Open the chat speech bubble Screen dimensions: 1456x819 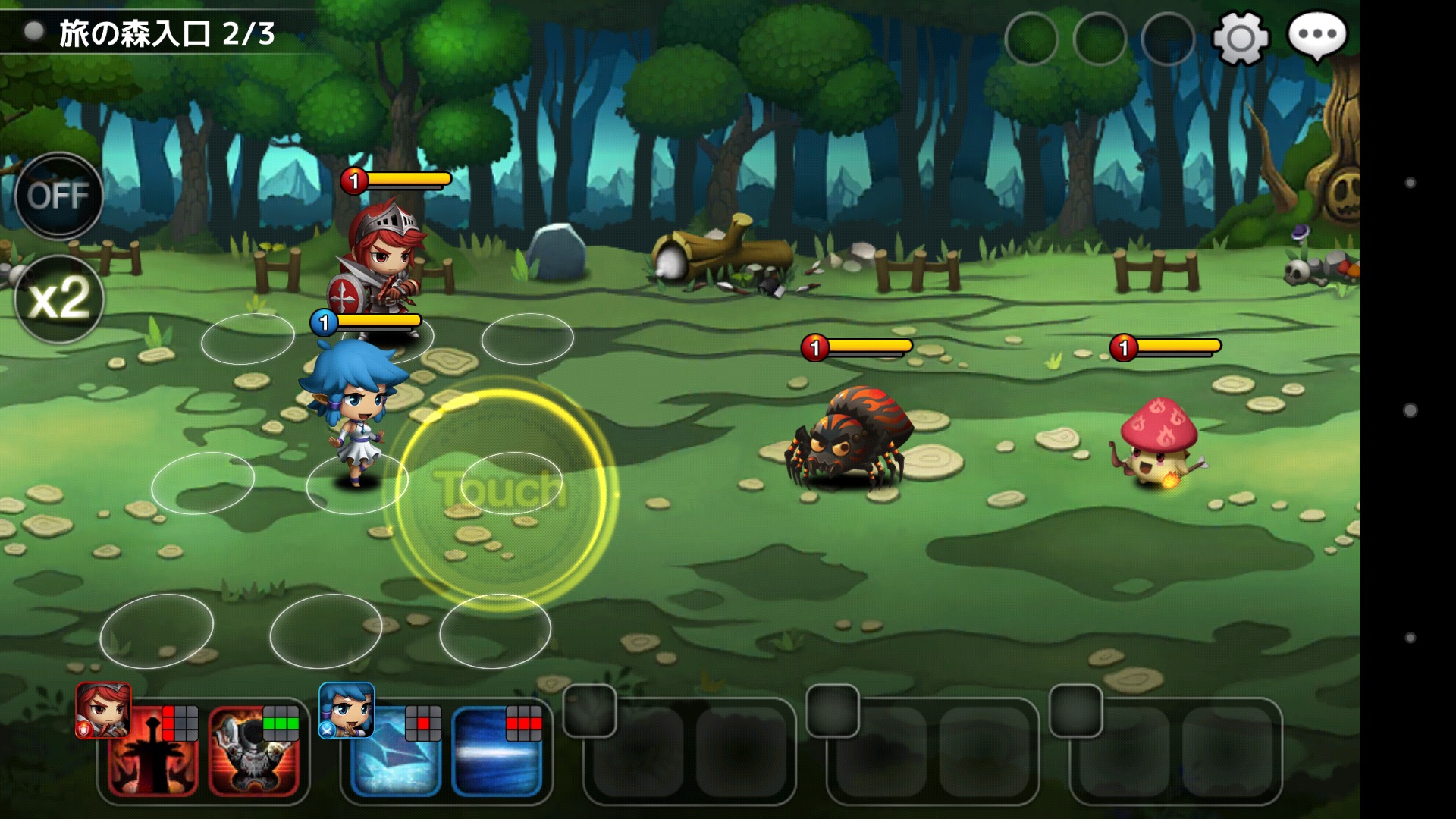click(x=1316, y=36)
